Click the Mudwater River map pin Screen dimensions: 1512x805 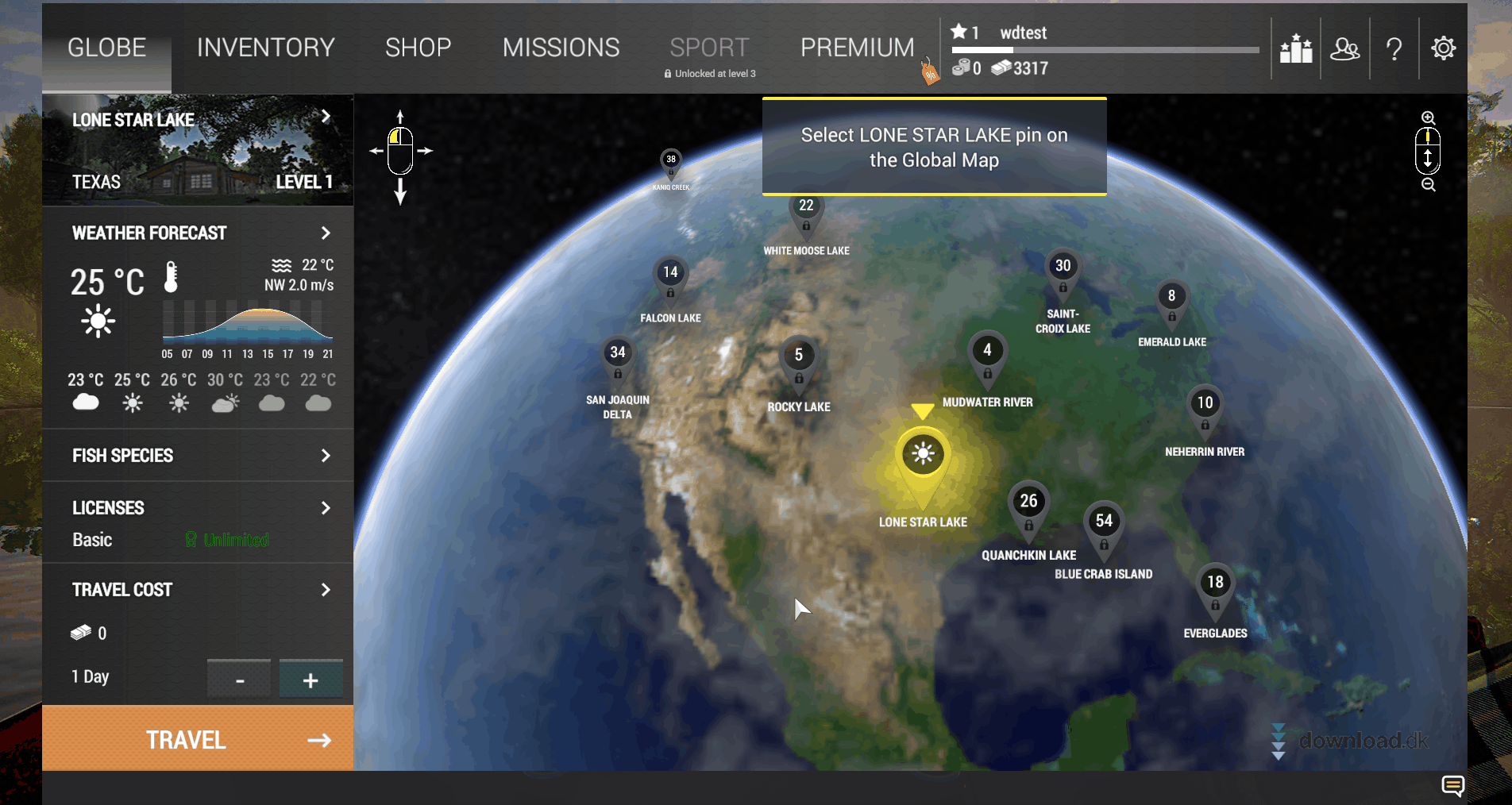987,353
